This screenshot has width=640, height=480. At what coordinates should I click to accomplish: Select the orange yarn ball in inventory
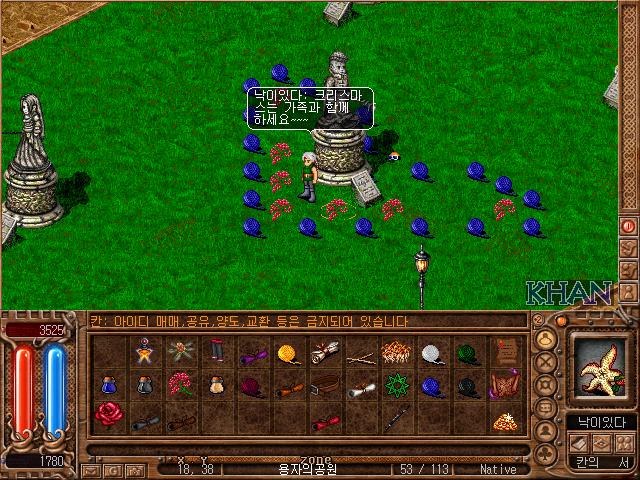(289, 353)
